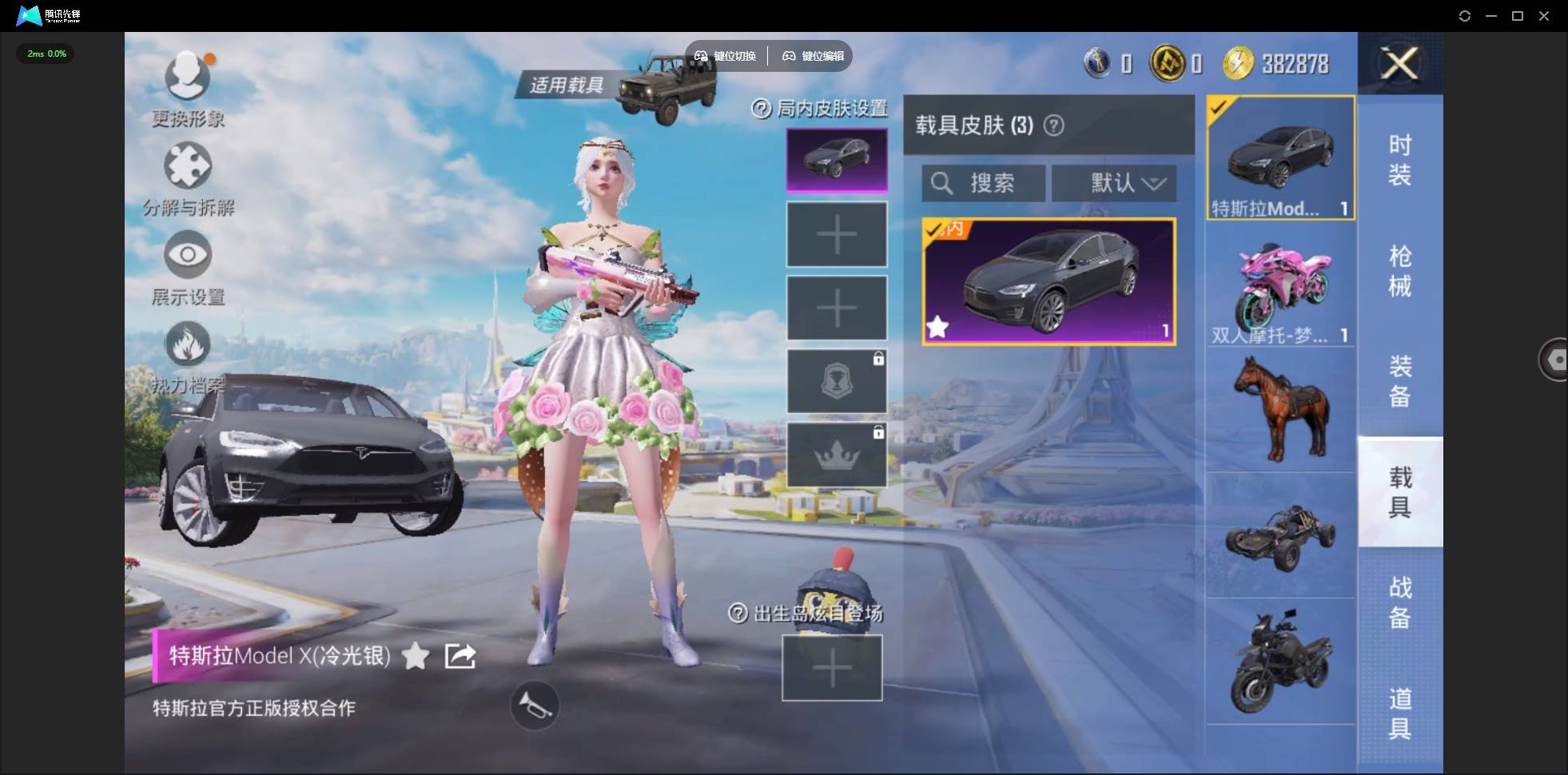Close the inventory screen with the X
Screen dimensions: 1568x775
click(1400, 63)
